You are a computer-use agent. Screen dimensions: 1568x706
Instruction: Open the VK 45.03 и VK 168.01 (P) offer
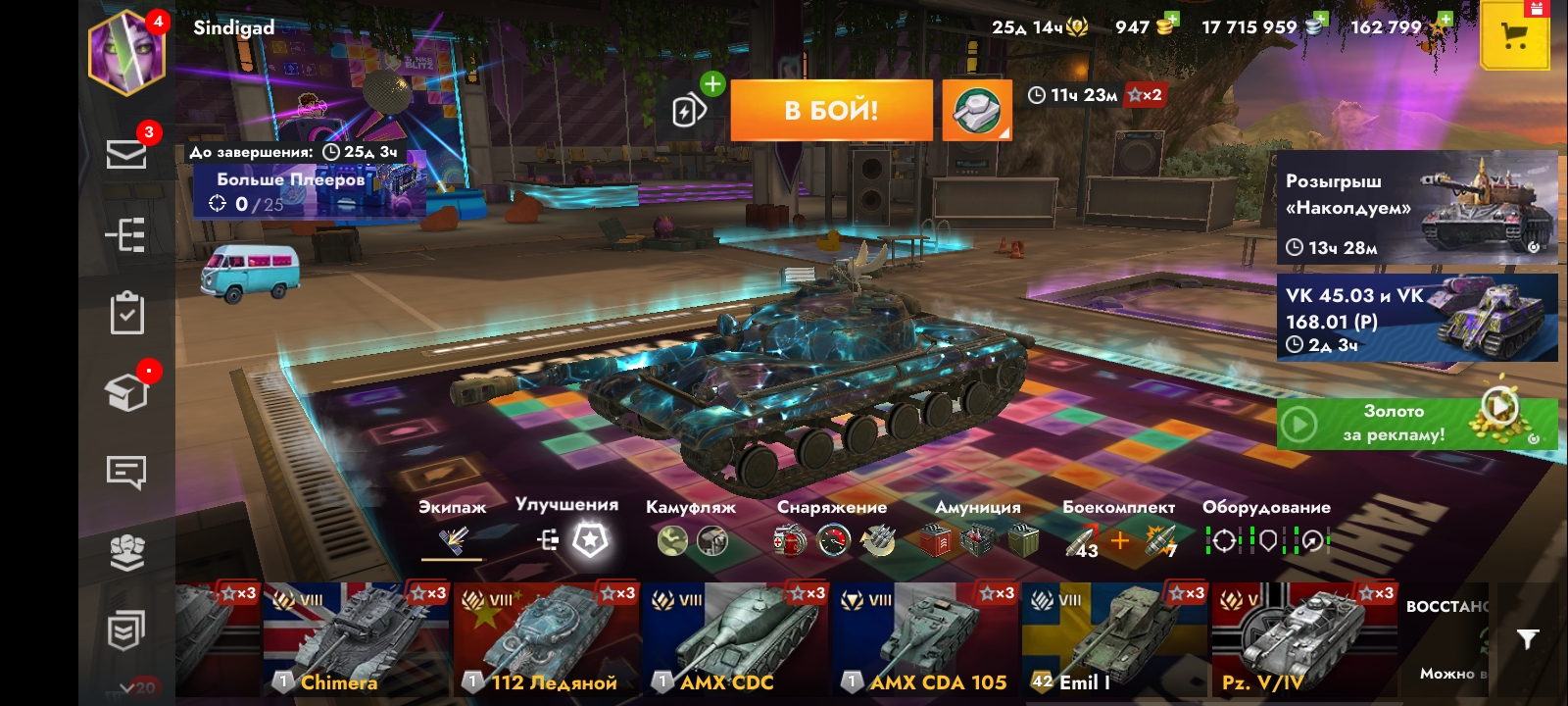1416,318
